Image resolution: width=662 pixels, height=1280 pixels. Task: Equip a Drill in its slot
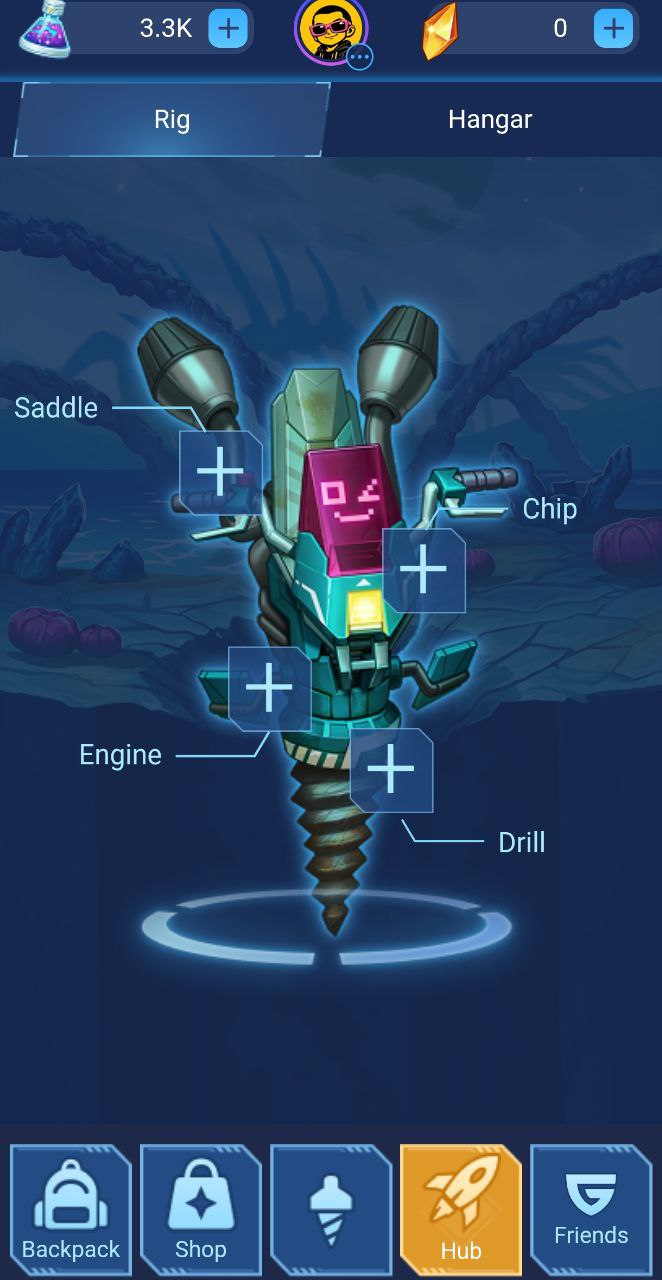pos(391,770)
